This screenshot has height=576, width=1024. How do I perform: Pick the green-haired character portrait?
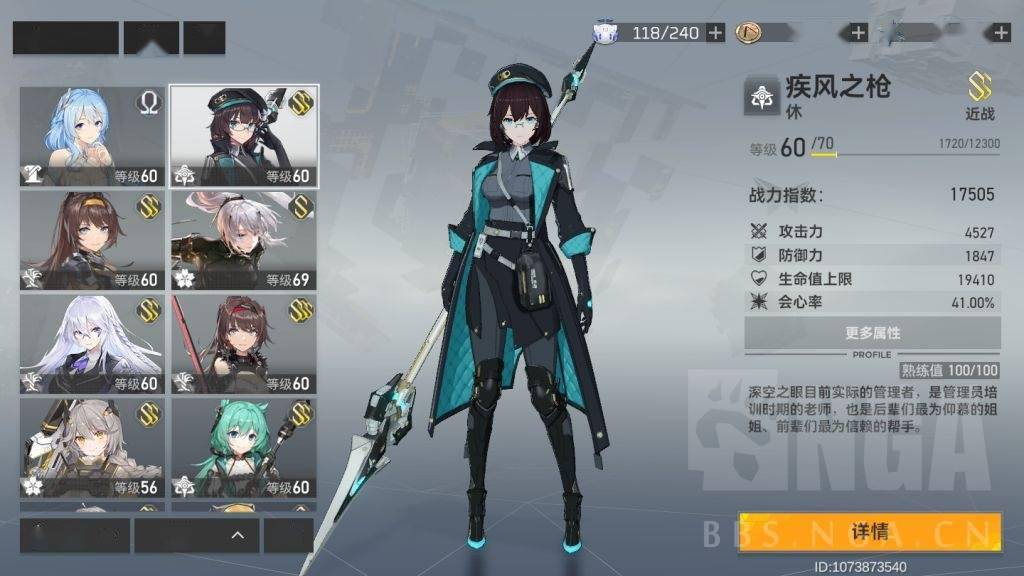pyautogui.click(x=244, y=449)
